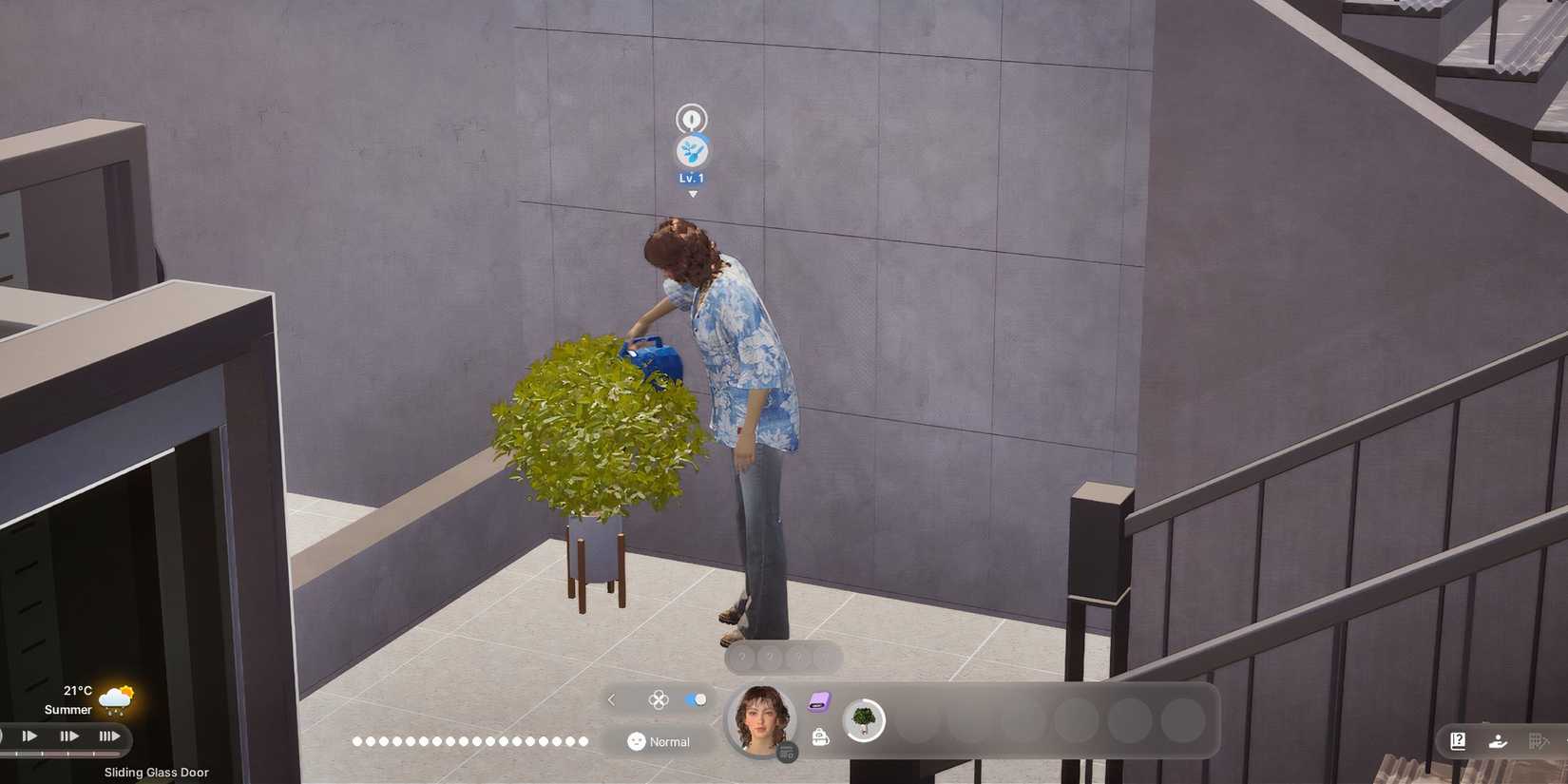Open the Build Mode icon
The height and width of the screenshot is (784, 1568).
pyautogui.click(x=1539, y=740)
